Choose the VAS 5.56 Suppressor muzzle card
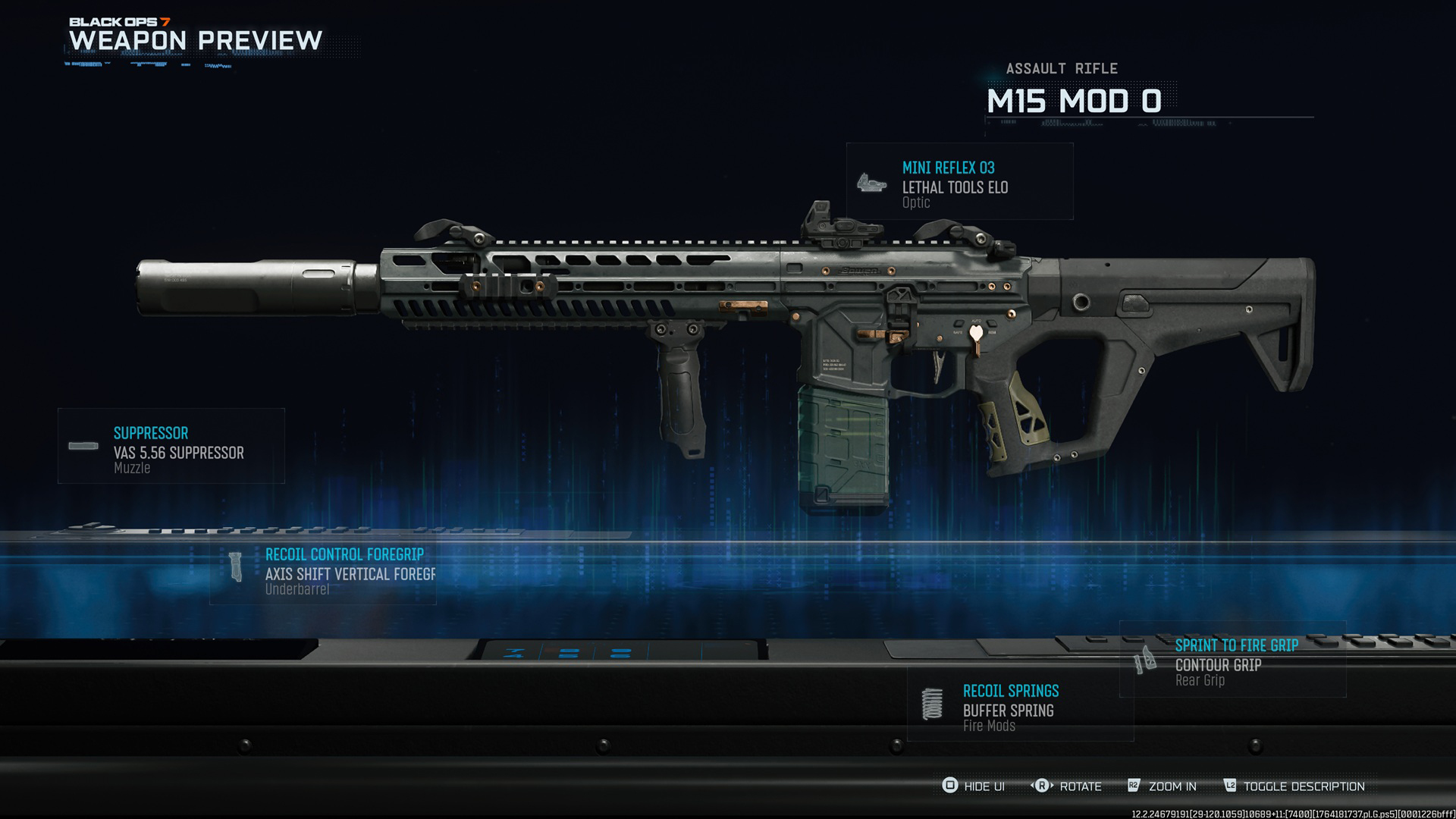 (x=171, y=447)
